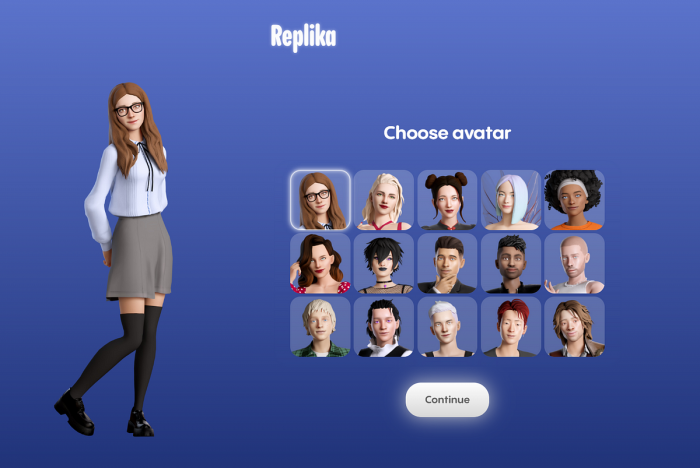Select the avatar with glasses and long brown hair
Viewport: 700px width, 468px height.
321,200
